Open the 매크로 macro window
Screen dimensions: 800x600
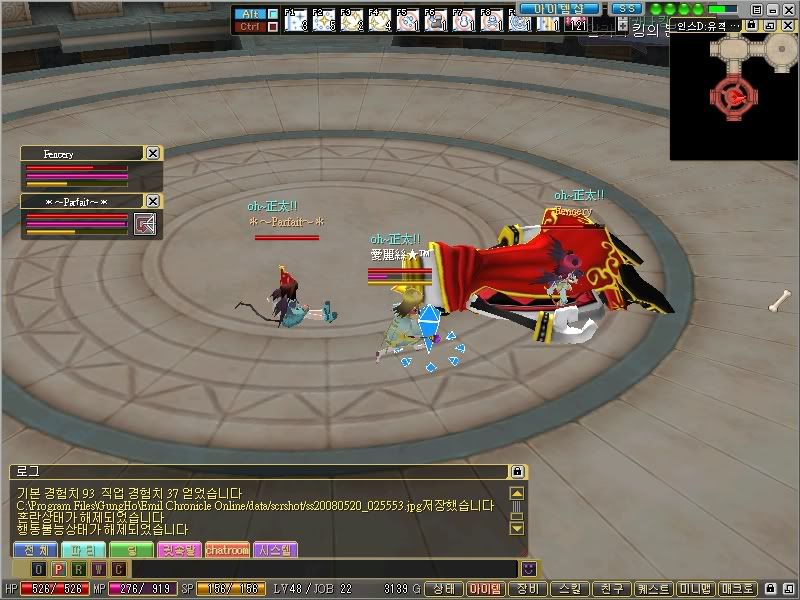[738, 589]
